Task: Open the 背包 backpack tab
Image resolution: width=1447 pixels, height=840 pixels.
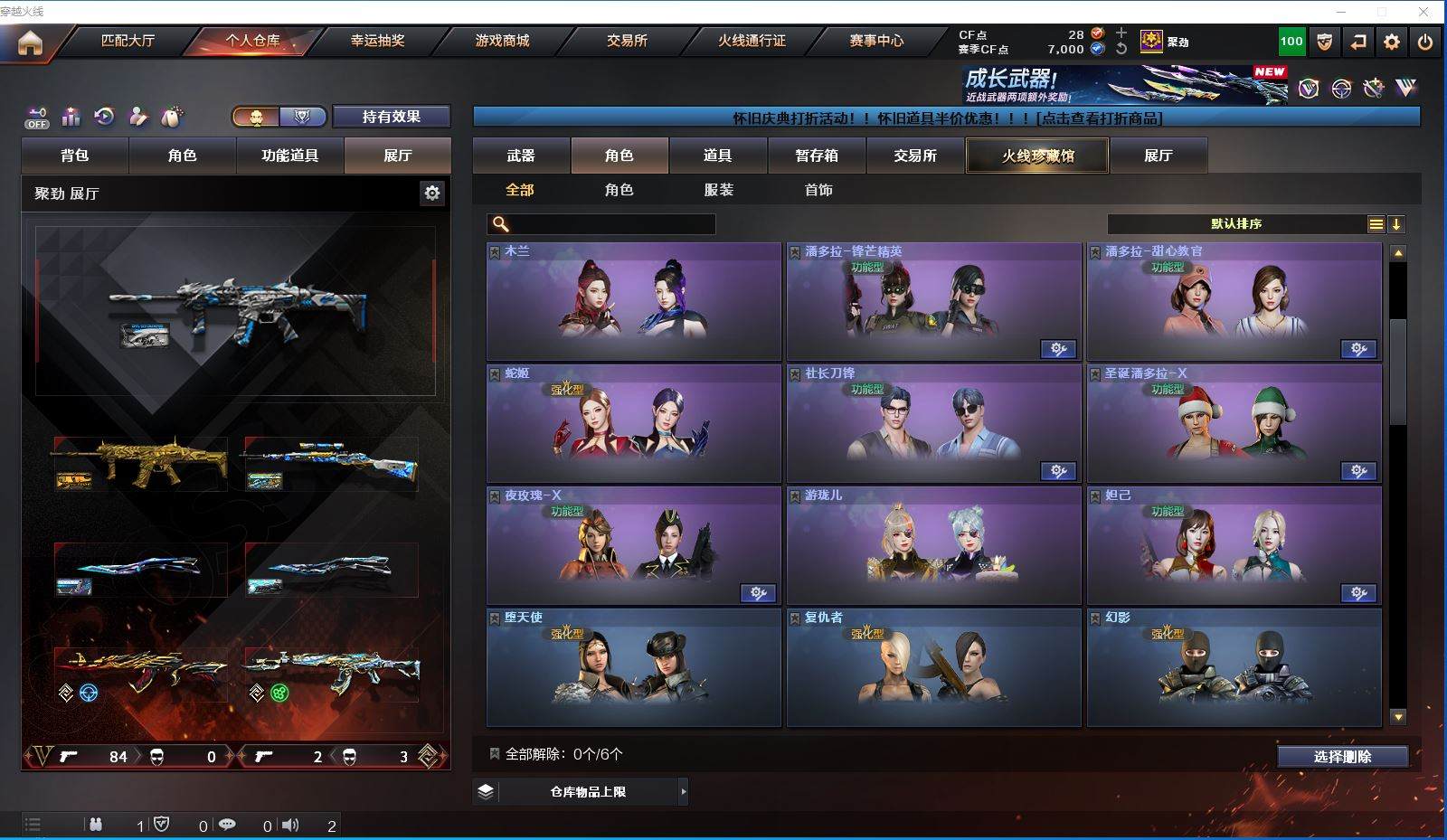Action: point(75,156)
